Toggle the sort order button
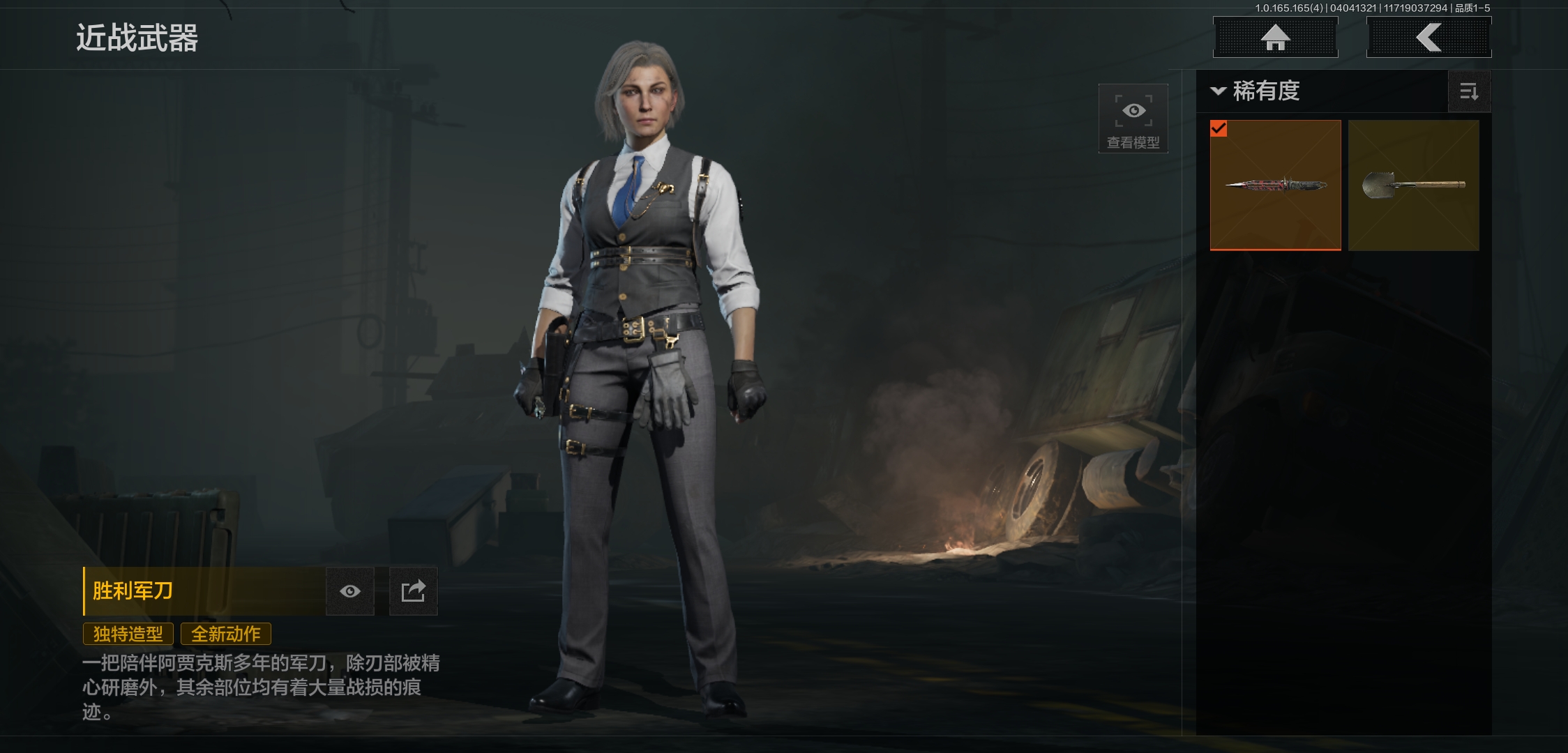Screen dimensions: 1568x753 pyautogui.click(x=1469, y=91)
